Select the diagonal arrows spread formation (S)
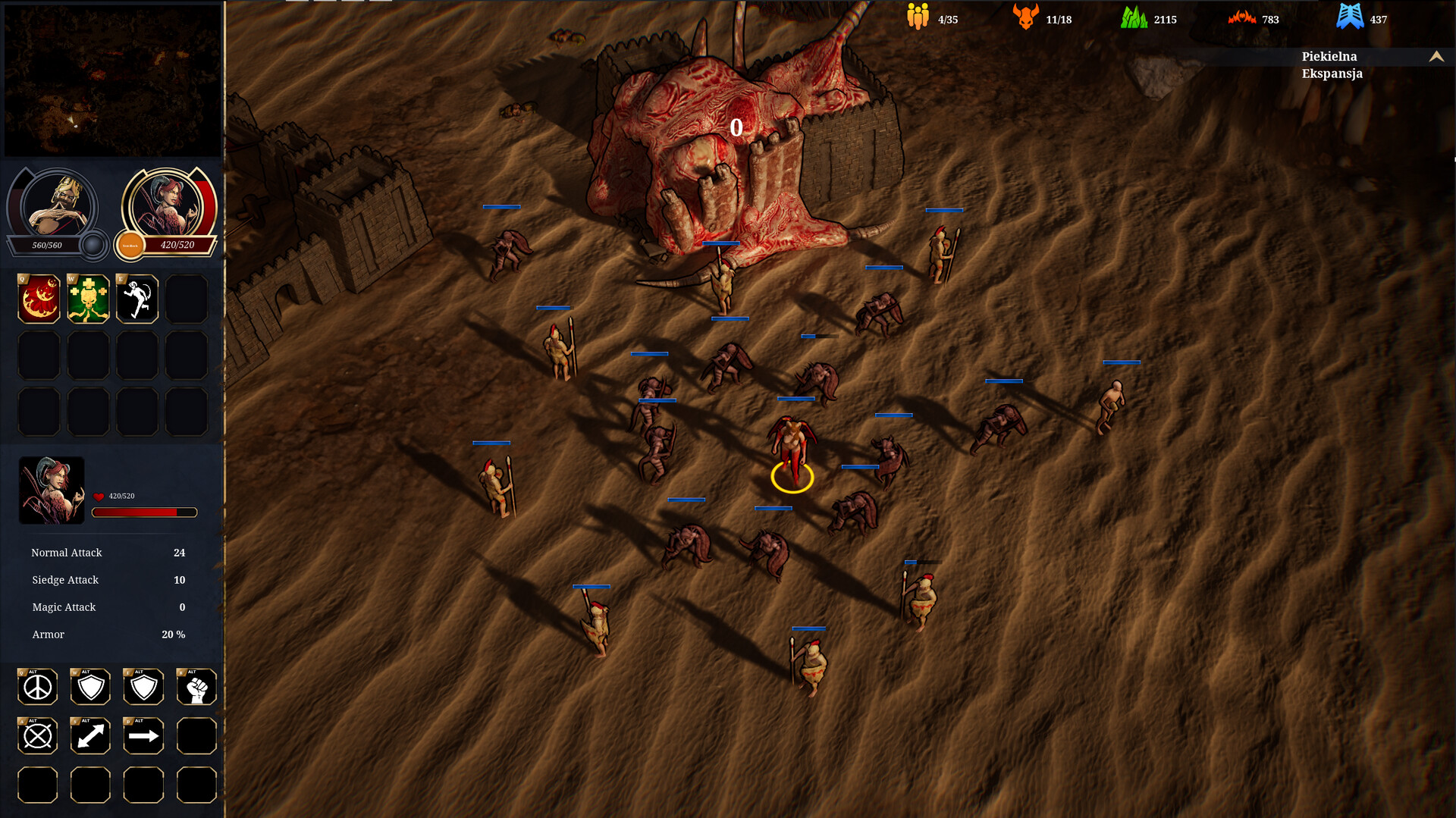 coord(90,735)
